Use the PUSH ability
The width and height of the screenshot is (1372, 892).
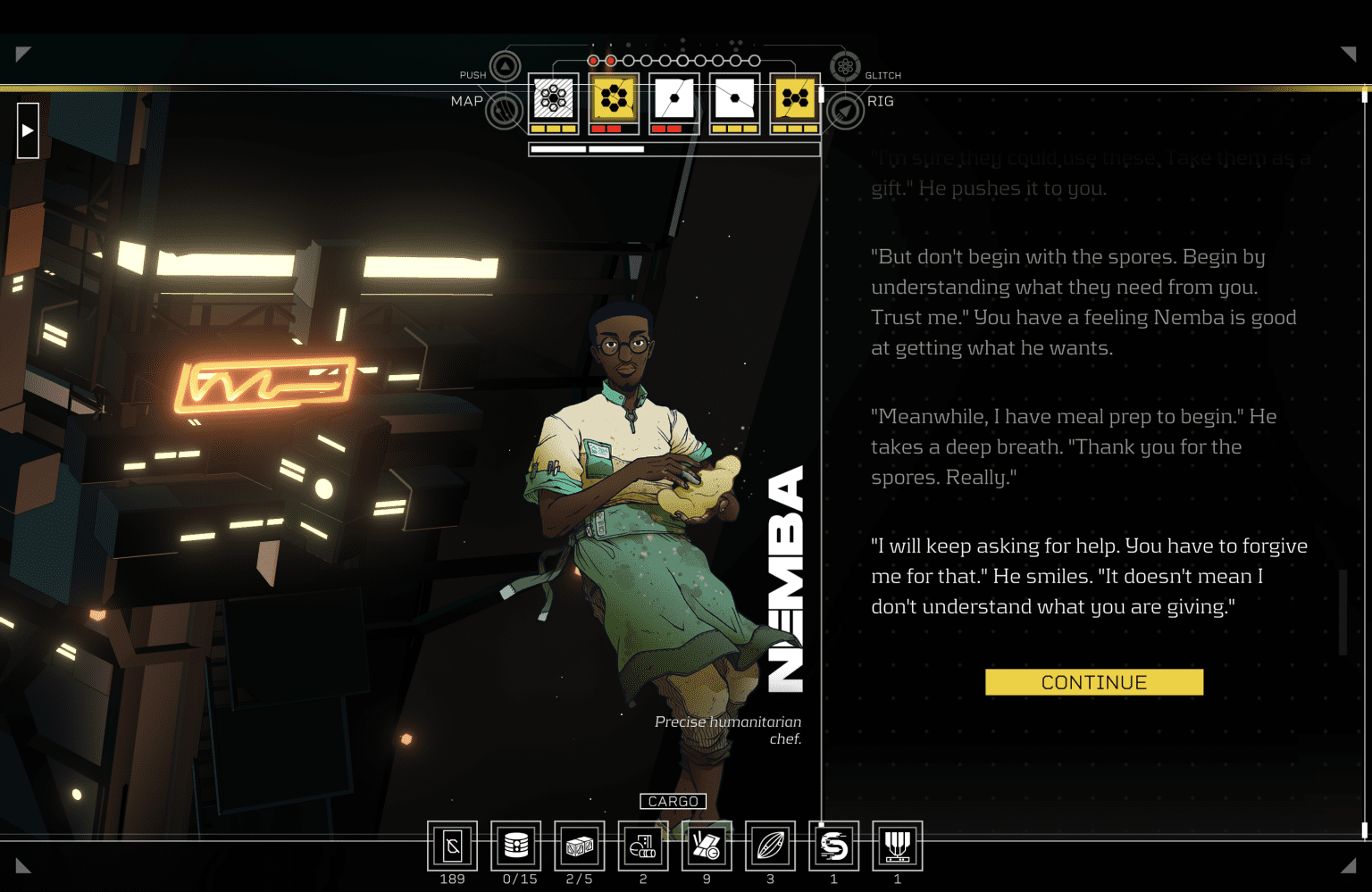coord(504,66)
